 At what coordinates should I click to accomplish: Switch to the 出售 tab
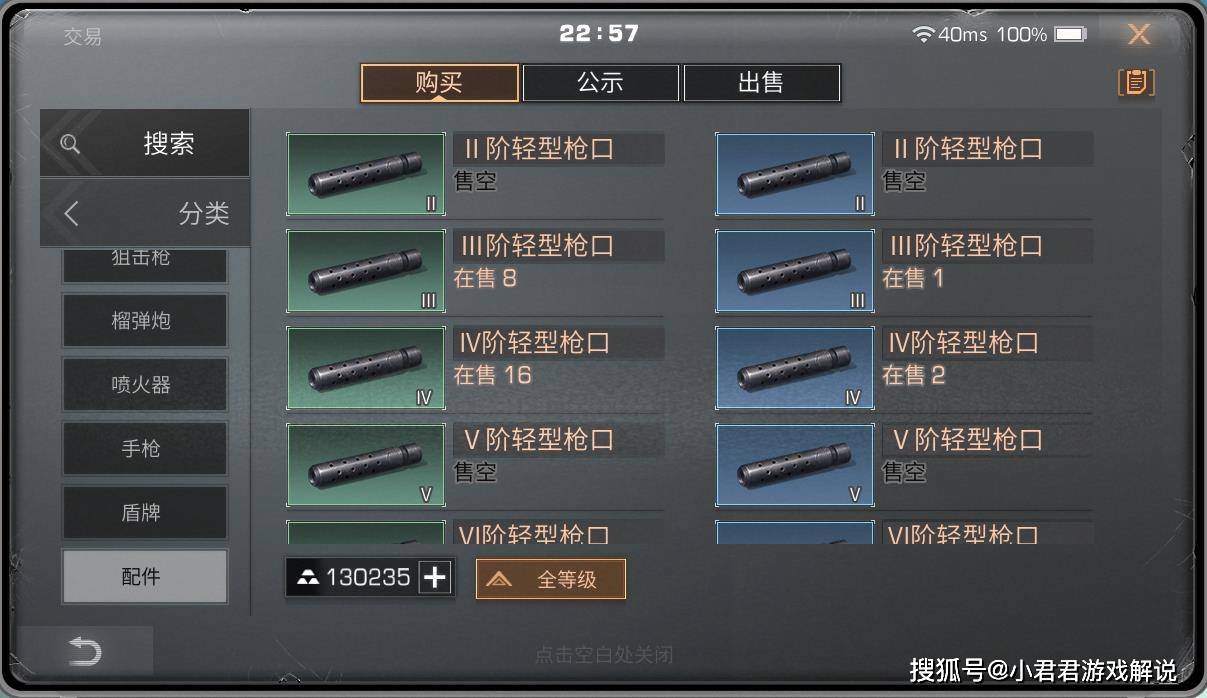tap(761, 83)
